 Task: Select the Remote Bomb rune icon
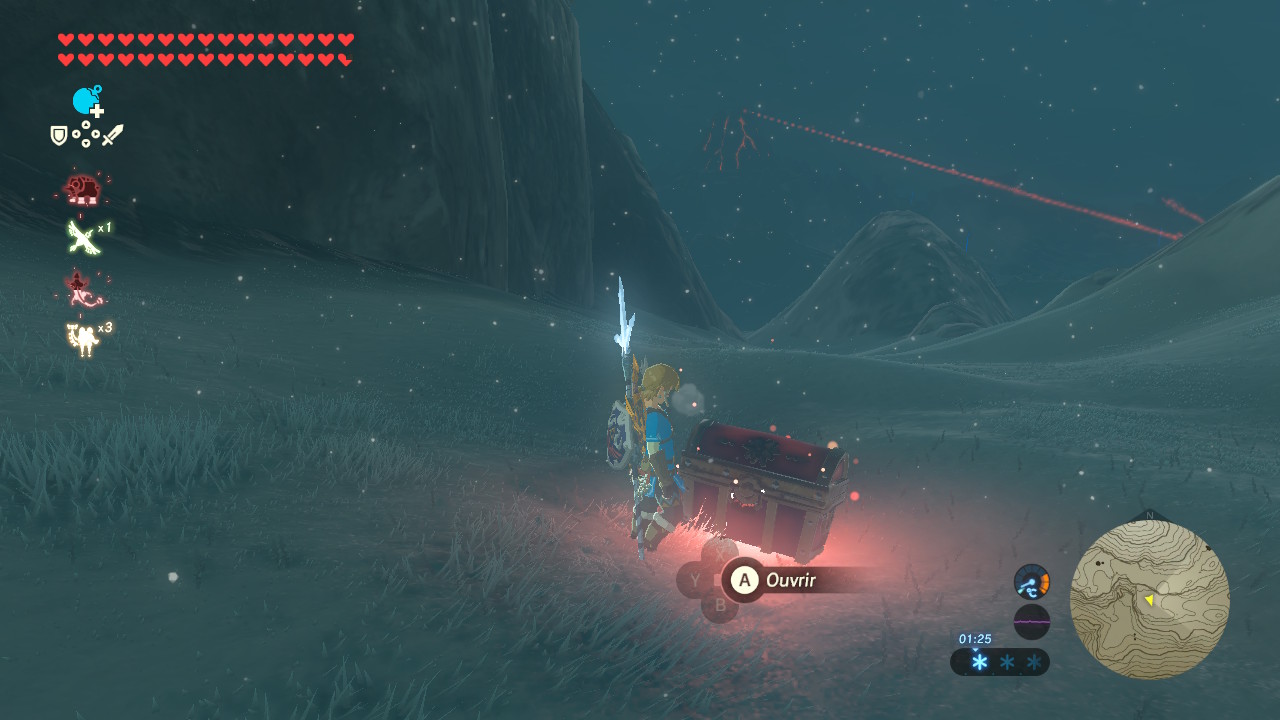click(86, 101)
